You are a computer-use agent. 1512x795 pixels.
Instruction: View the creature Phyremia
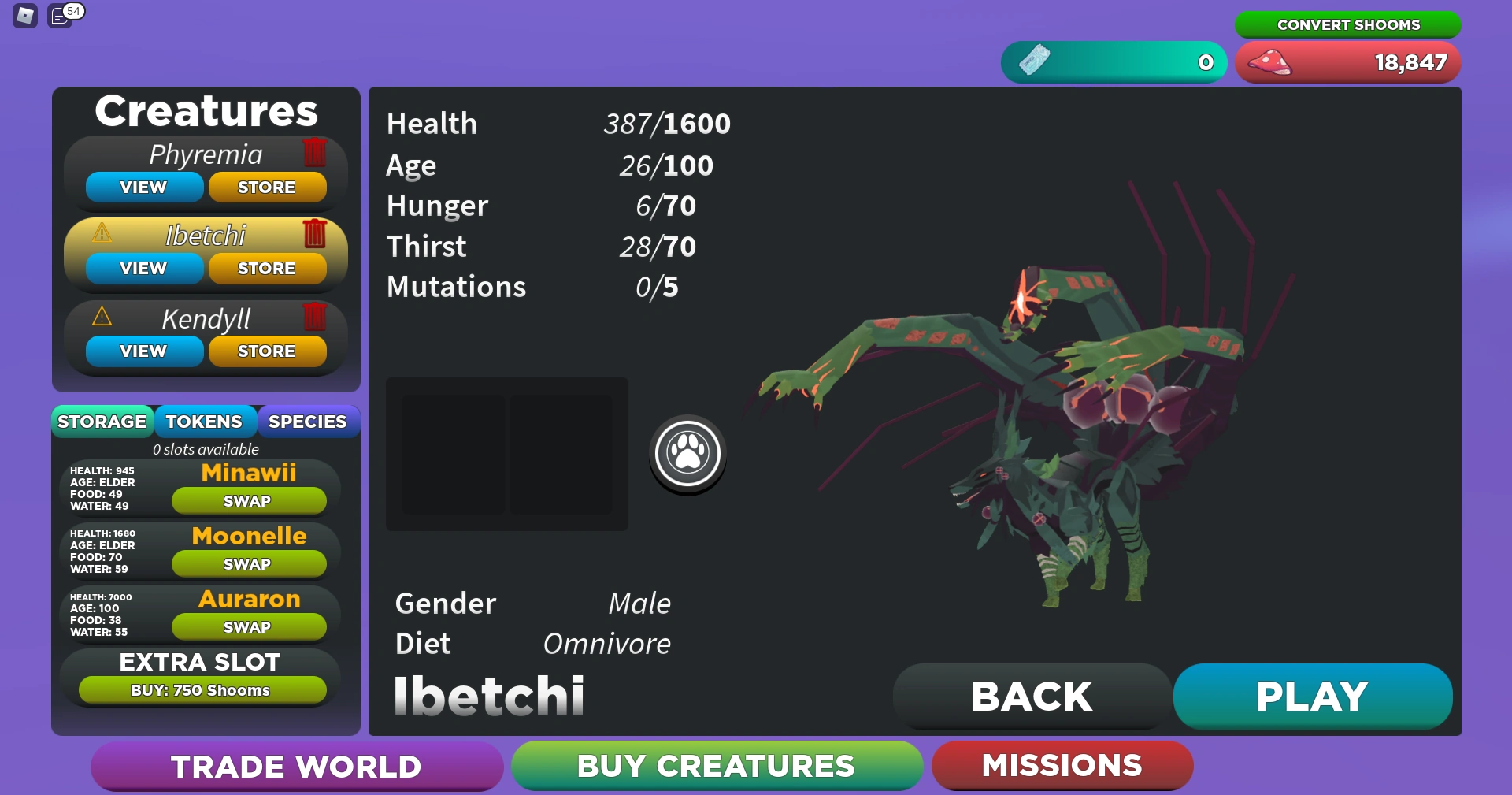143,187
